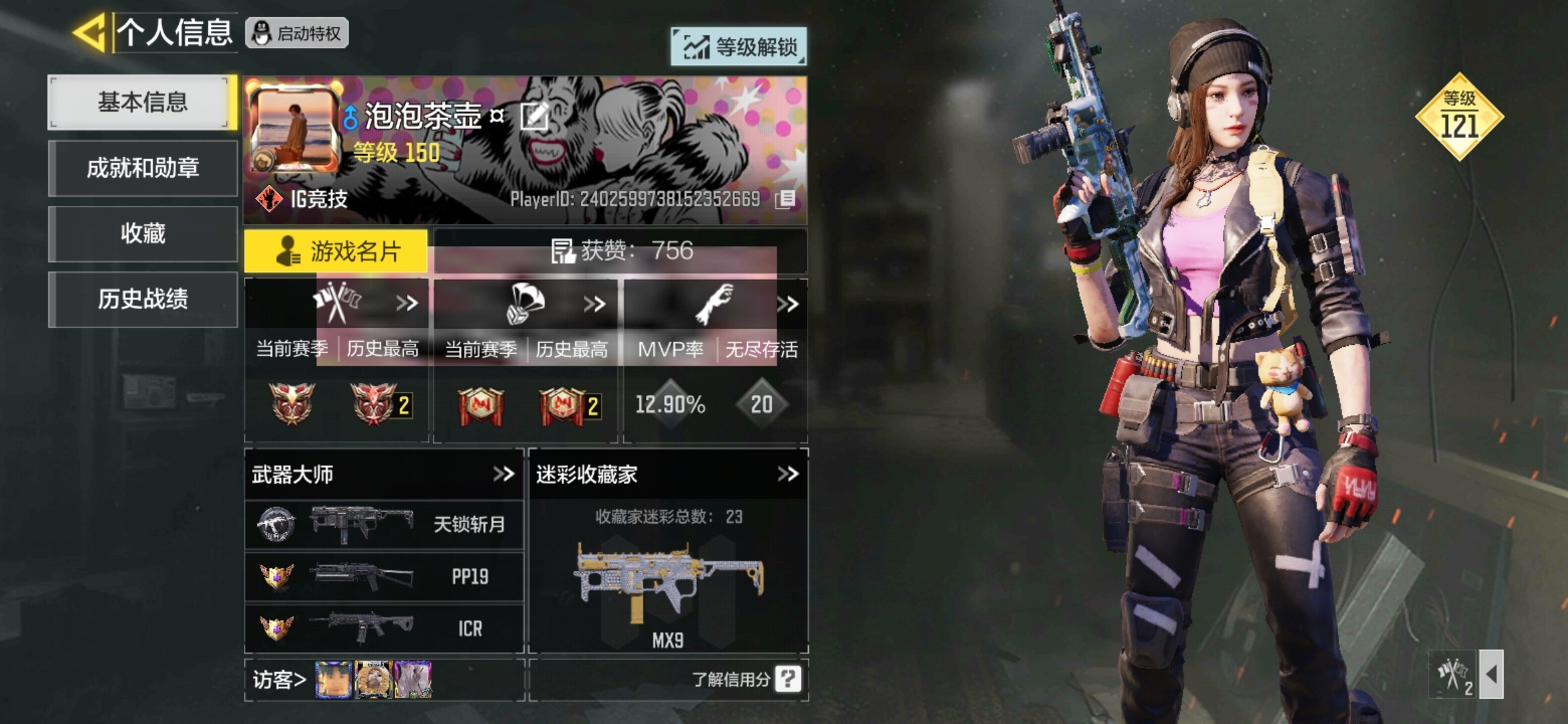The image size is (1568, 724).
Task: Open the 成就和勋章 tab
Action: tap(142, 168)
